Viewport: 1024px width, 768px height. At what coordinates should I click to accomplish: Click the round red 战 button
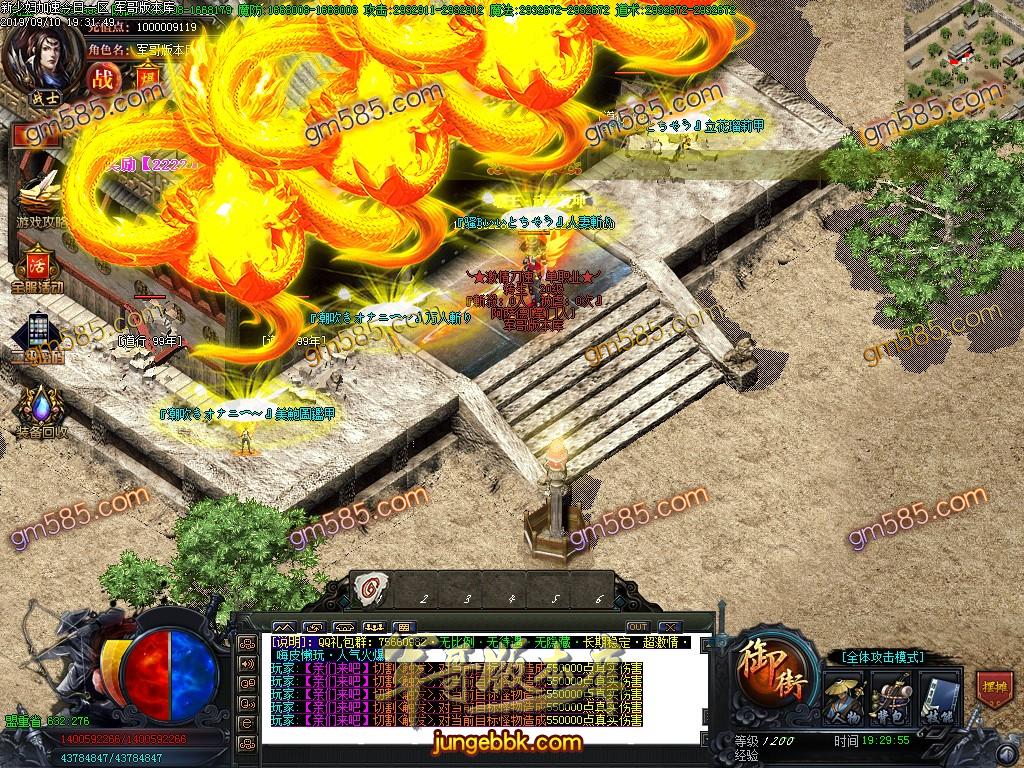(102, 78)
